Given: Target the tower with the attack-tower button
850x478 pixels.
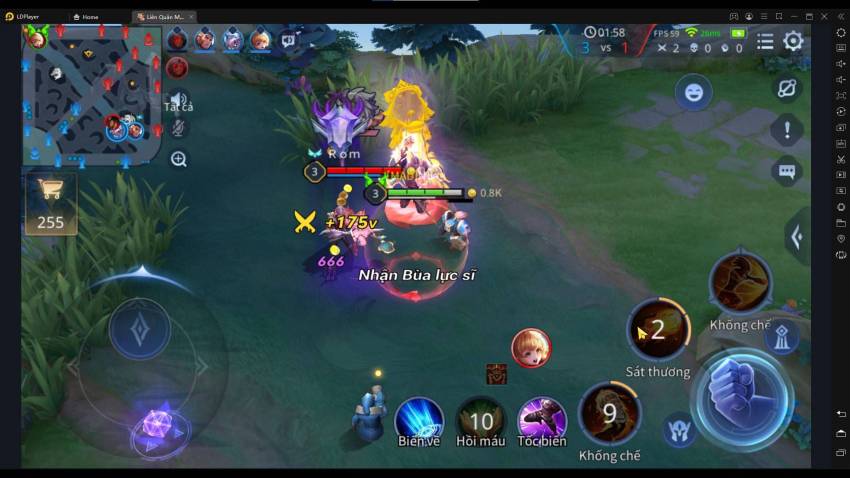Looking at the screenshot, I should click(x=781, y=338).
